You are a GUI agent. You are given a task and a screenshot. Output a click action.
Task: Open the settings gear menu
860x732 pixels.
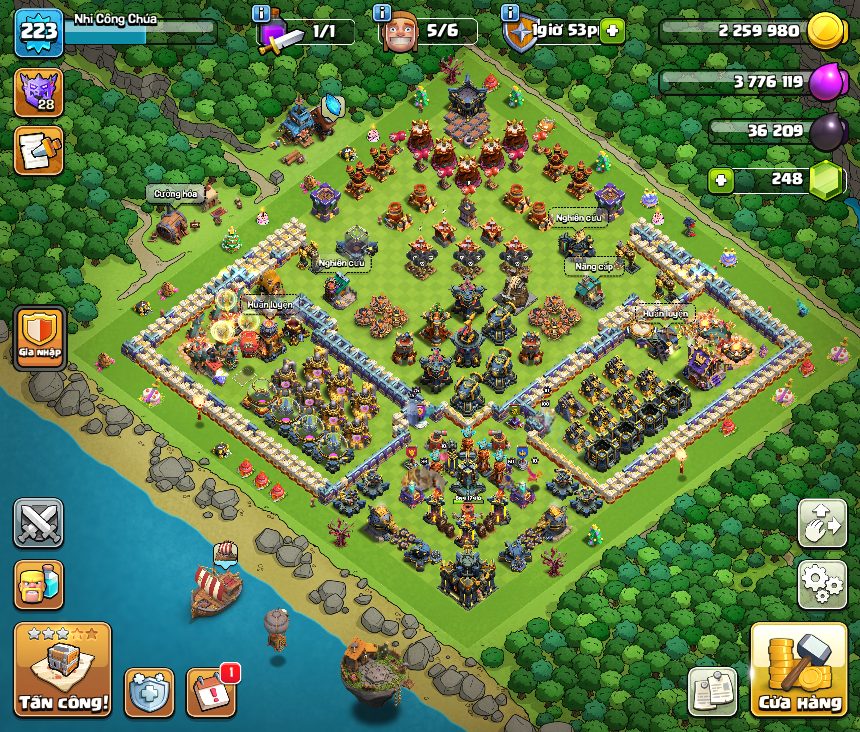(822, 584)
